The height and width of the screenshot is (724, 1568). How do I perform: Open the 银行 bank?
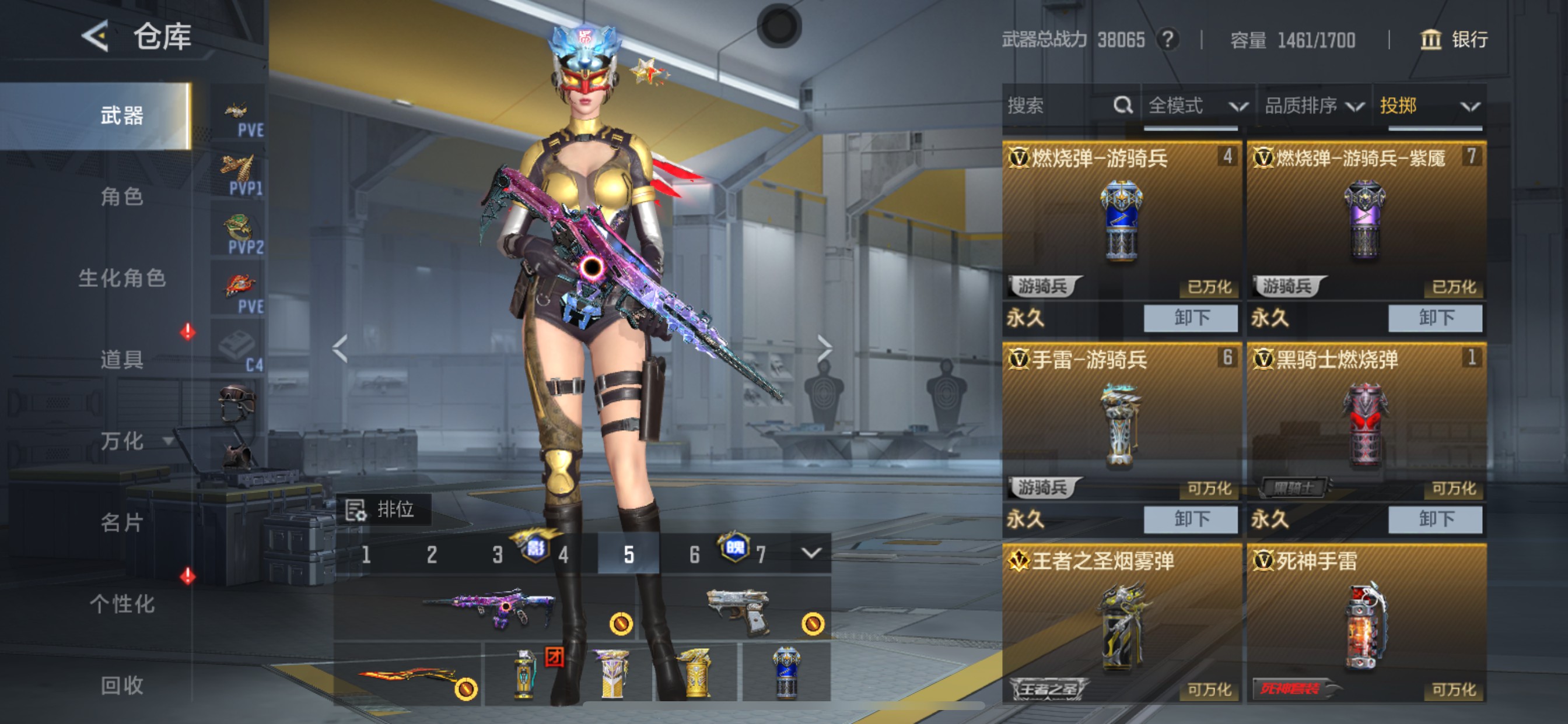(x=1454, y=40)
